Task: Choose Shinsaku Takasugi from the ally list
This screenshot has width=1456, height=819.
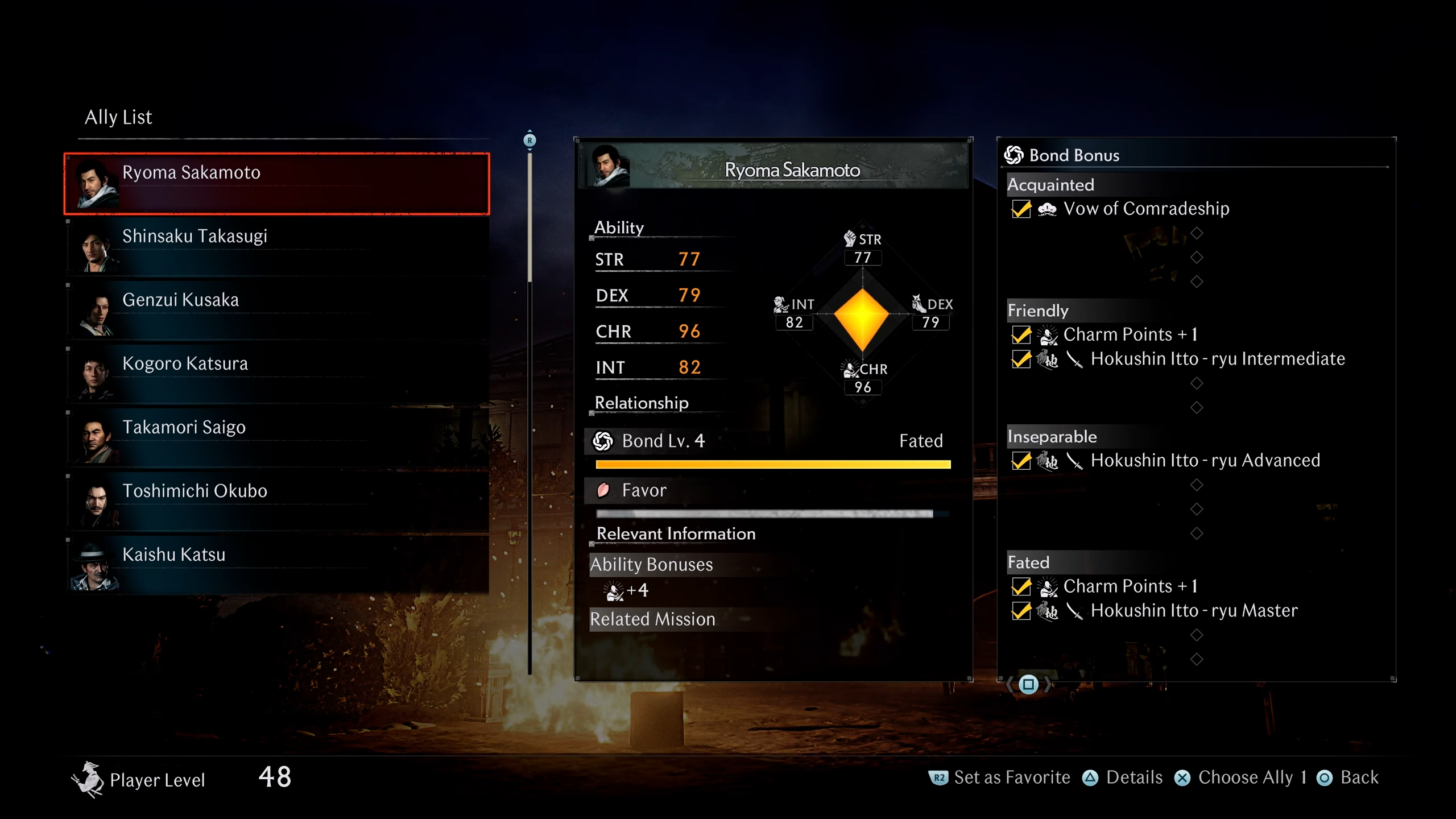Action: pos(276,247)
